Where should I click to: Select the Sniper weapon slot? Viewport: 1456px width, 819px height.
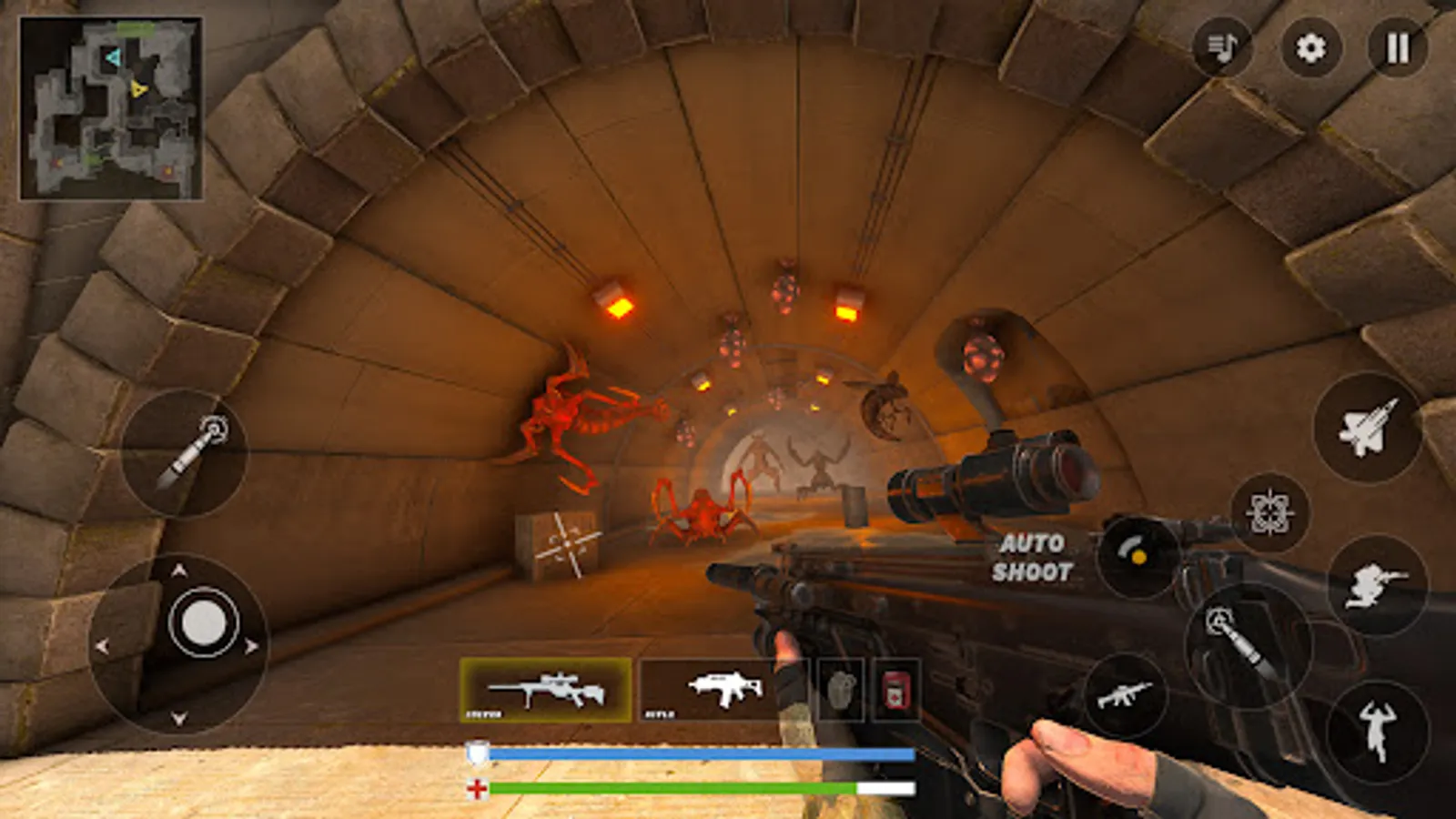[x=546, y=690]
